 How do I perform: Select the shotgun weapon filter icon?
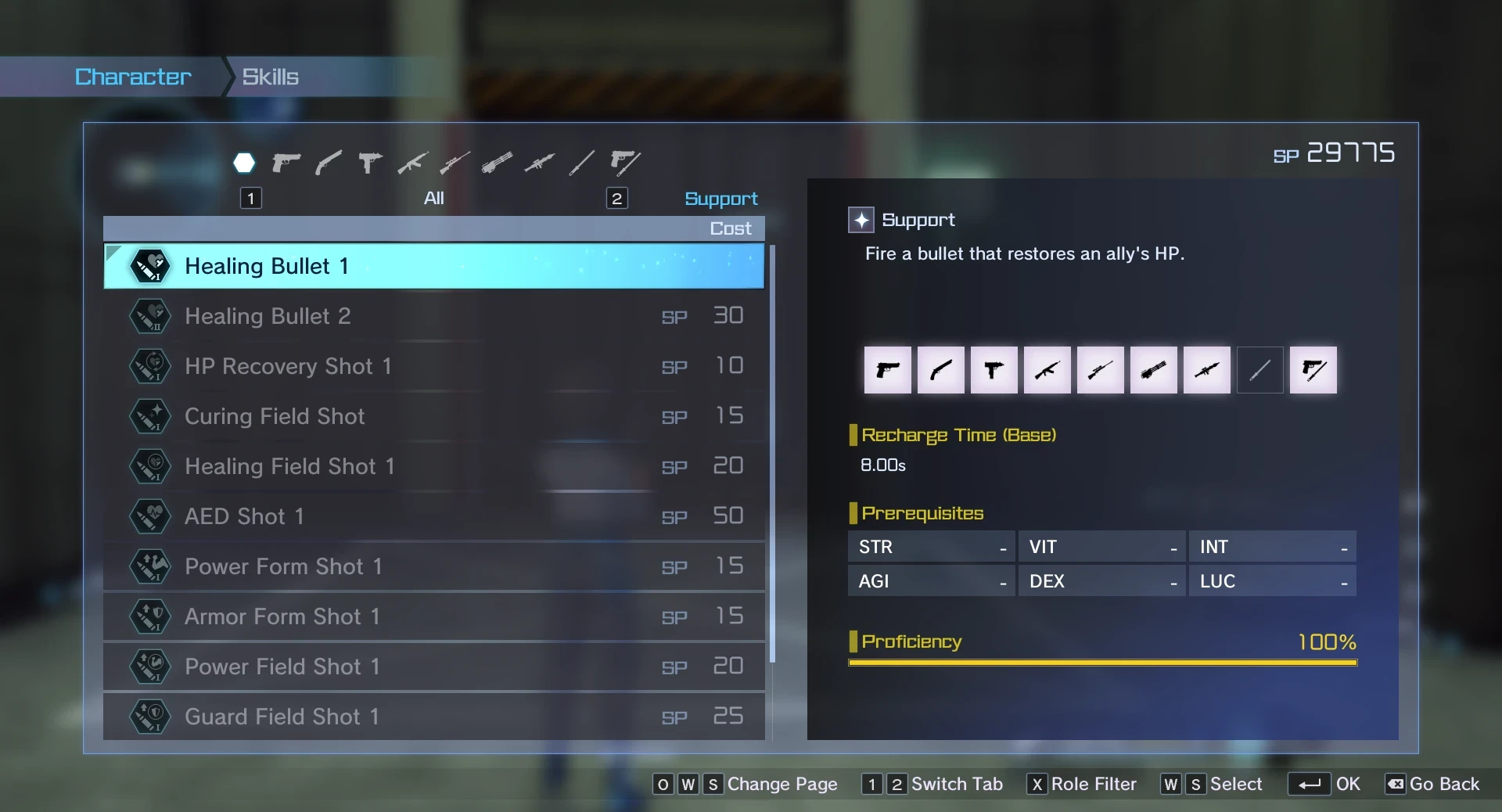point(328,162)
